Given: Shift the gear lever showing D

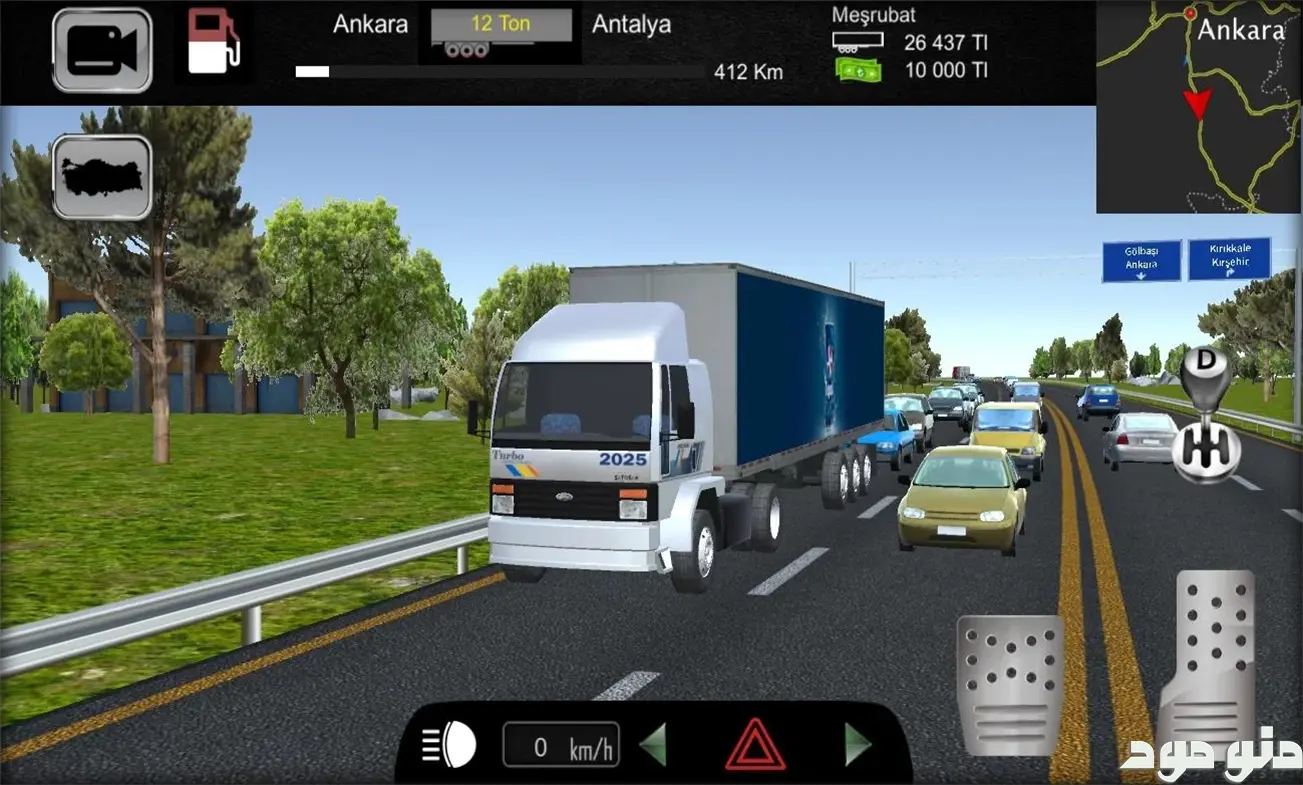Looking at the screenshot, I should pyautogui.click(x=1206, y=415).
